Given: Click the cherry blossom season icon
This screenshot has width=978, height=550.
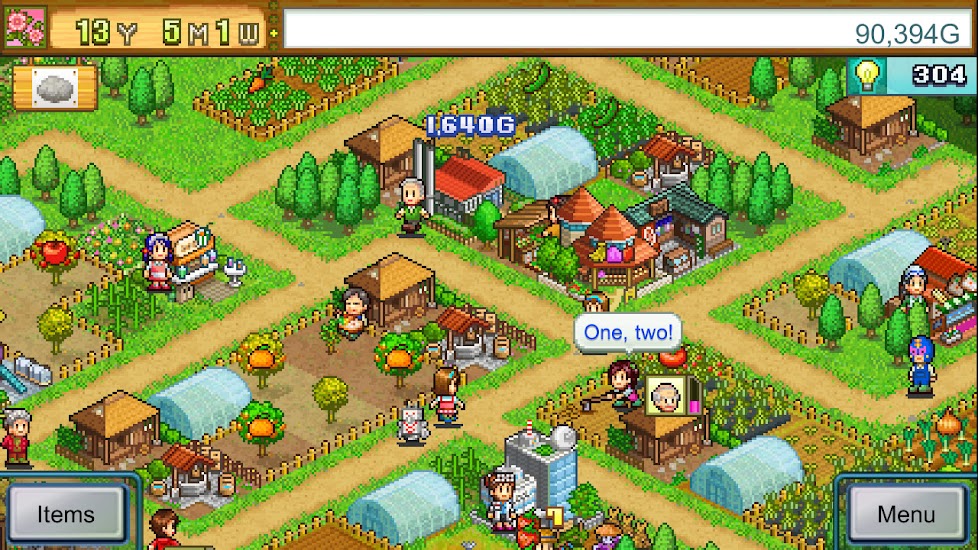Looking at the screenshot, I should click(x=24, y=29).
